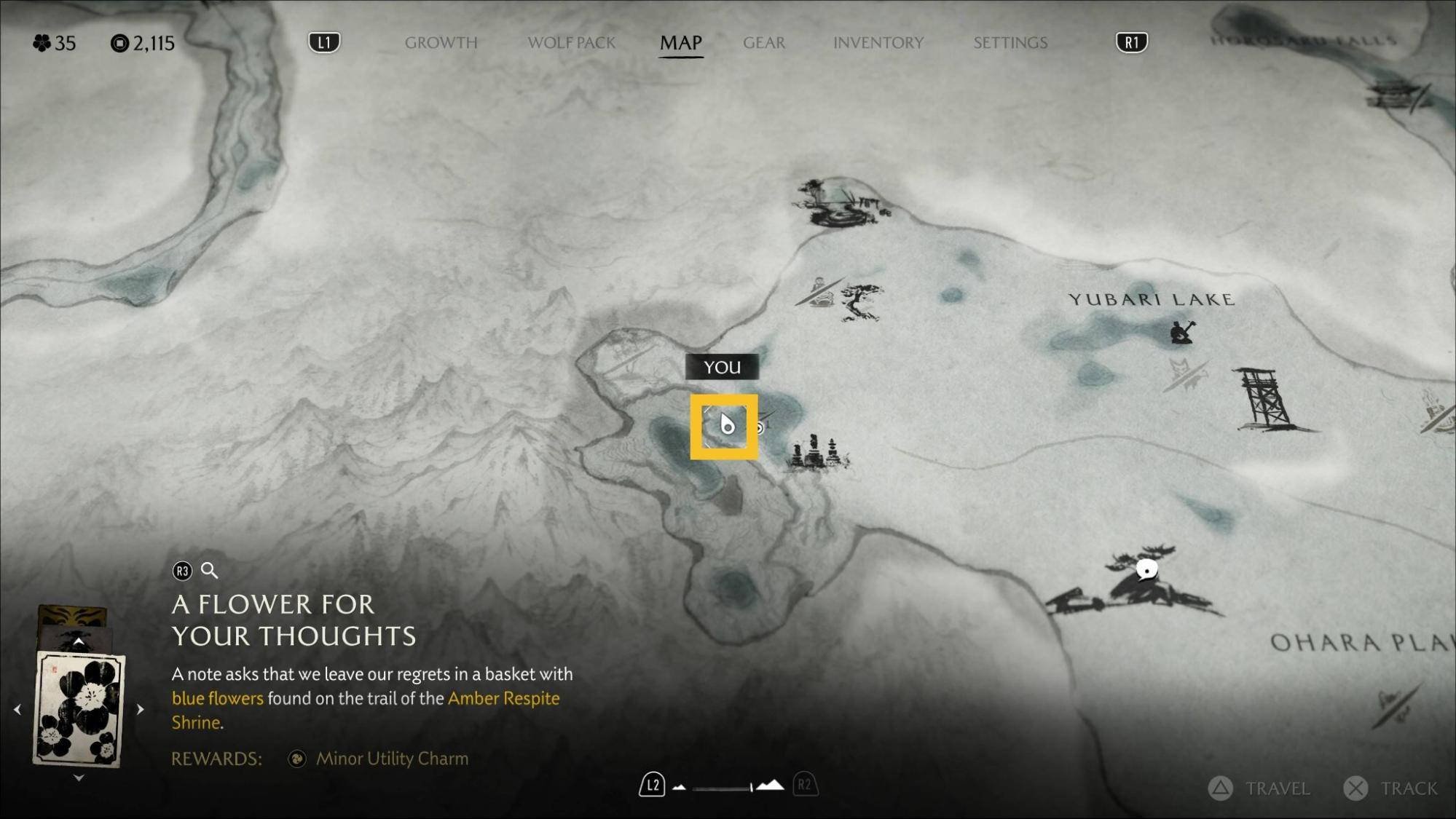Switch to the Settings tab
Viewport: 1456px width, 819px height.
[1010, 43]
